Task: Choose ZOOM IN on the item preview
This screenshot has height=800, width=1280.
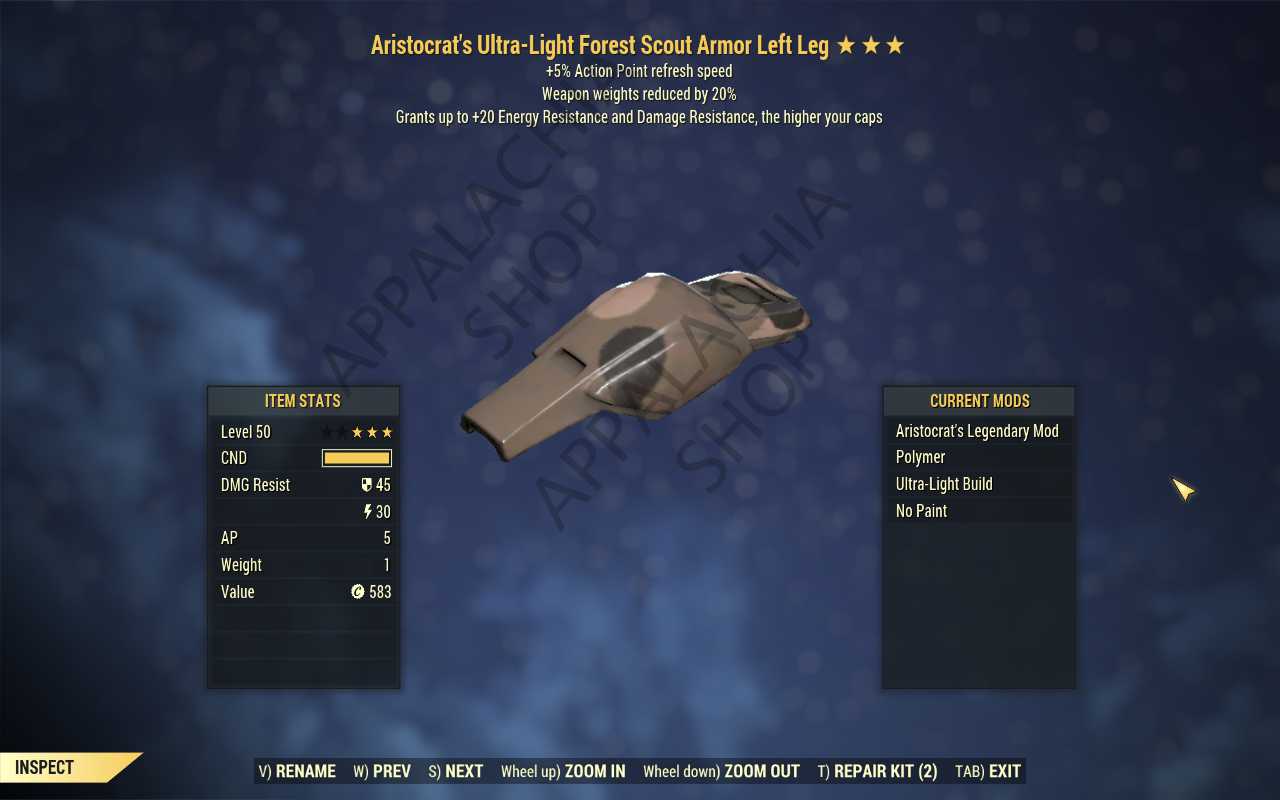Action: click(x=563, y=771)
